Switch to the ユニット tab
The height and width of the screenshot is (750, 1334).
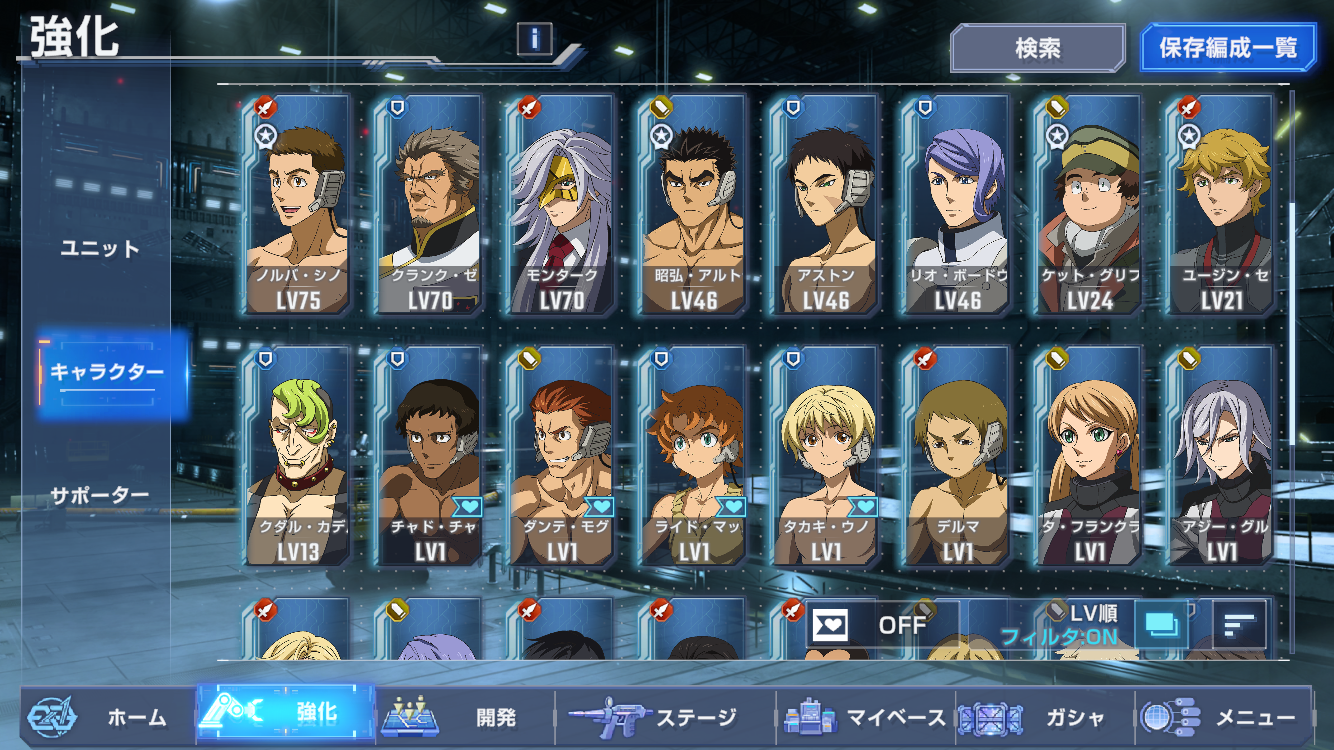click(x=100, y=248)
